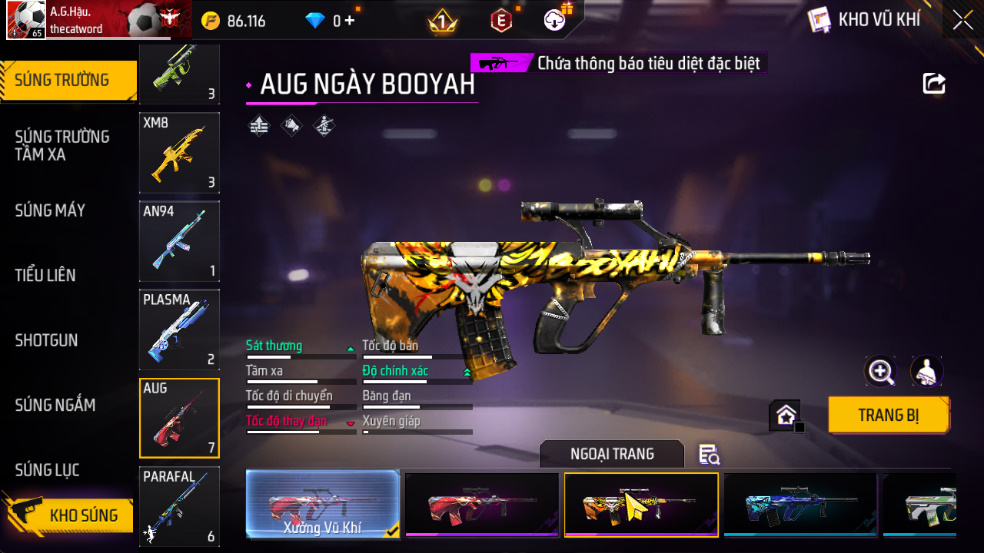Show the SHOTGUN weapon category

46,340
